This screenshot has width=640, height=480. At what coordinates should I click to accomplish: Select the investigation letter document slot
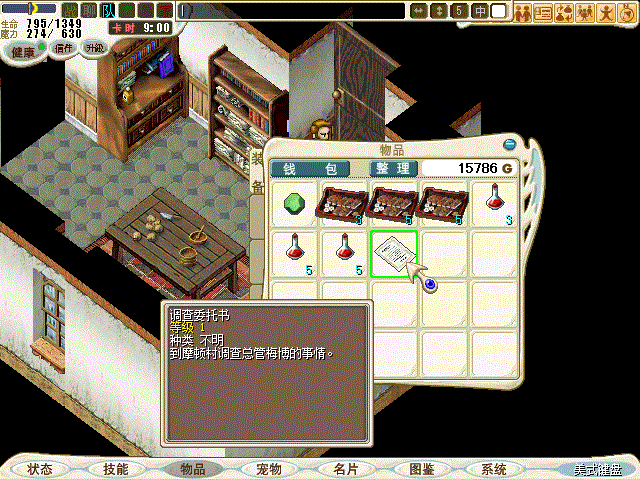[x=395, y=254]
